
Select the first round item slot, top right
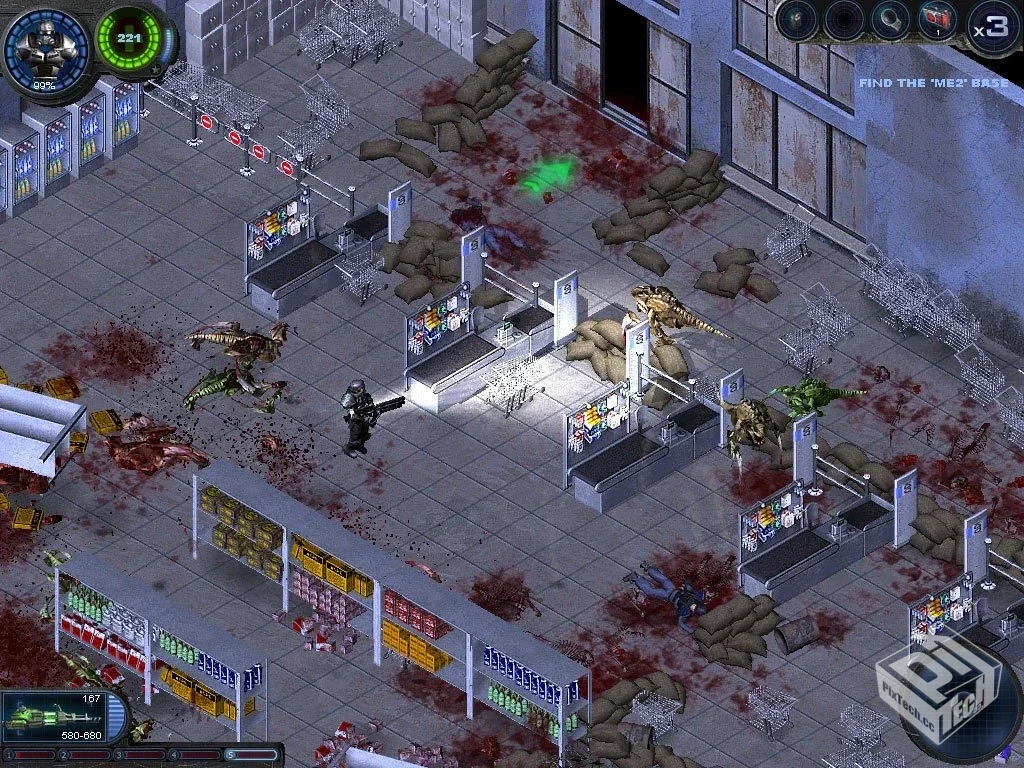tap(797, 22)
